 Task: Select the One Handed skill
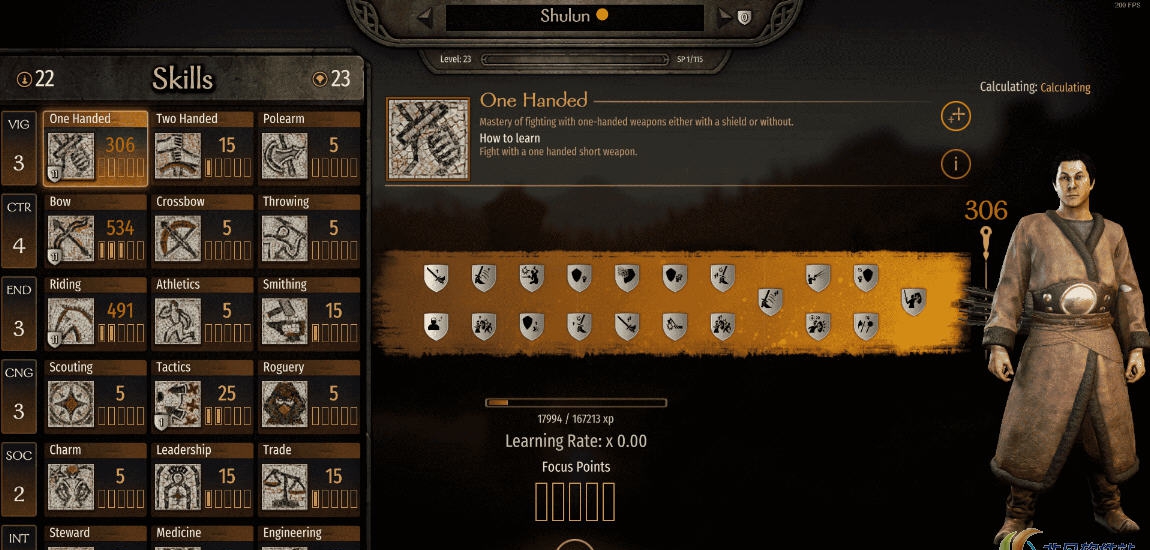(x=95, y=148)
